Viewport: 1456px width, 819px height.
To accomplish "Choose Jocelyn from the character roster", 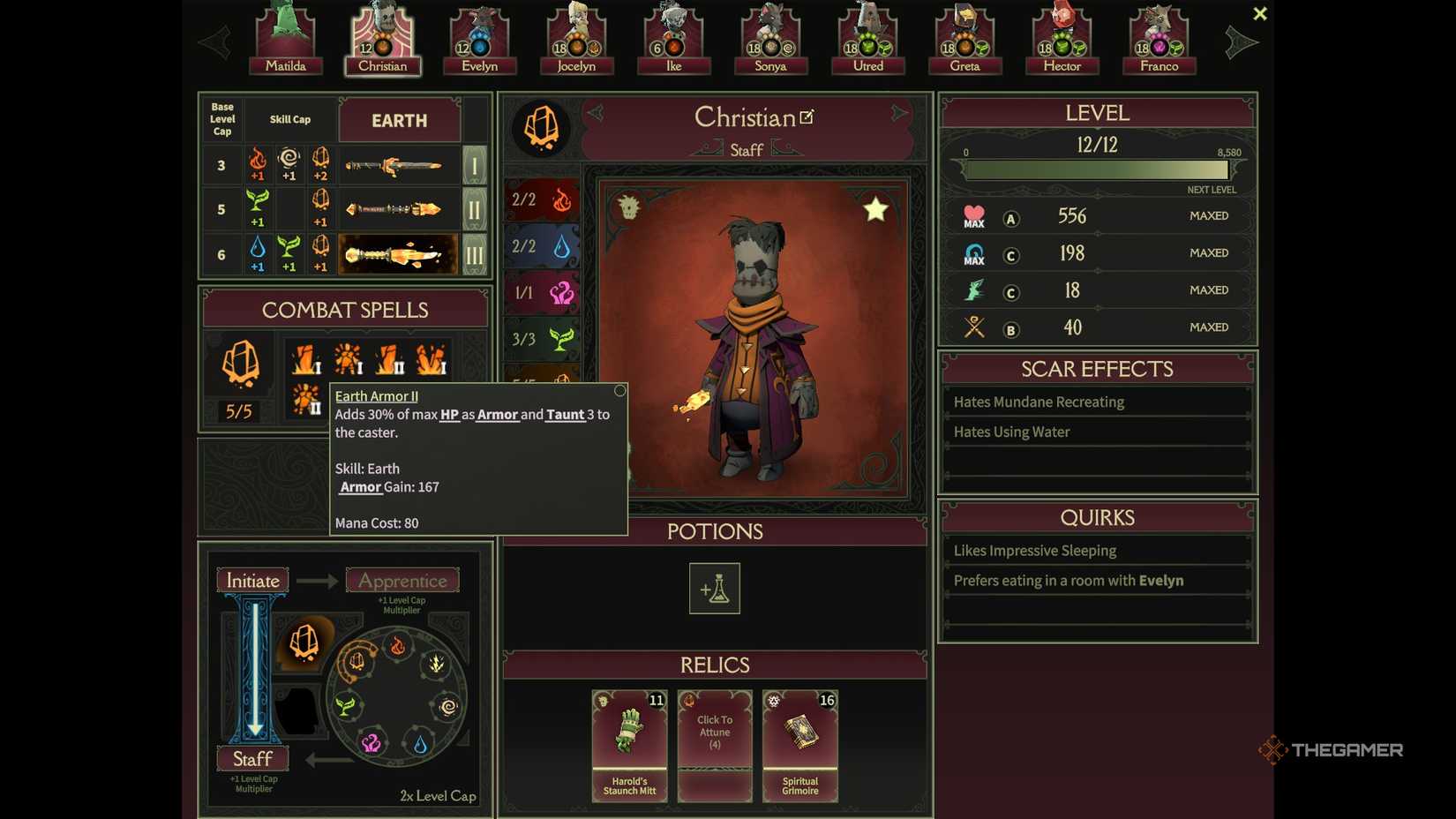I will (x=576, y=40).
